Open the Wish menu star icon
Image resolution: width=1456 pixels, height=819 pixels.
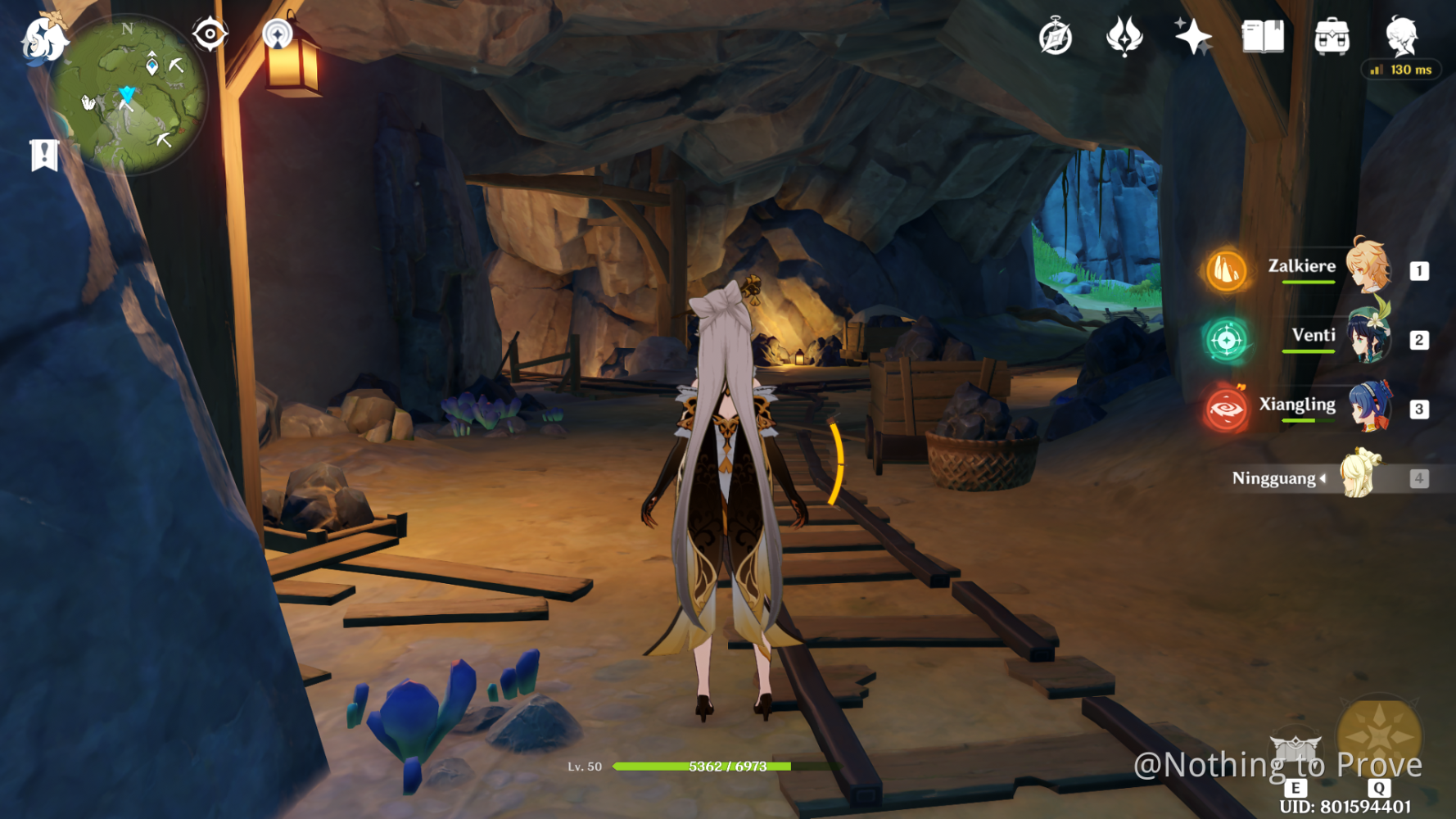pyautogui.click(x=1194, y=34)
